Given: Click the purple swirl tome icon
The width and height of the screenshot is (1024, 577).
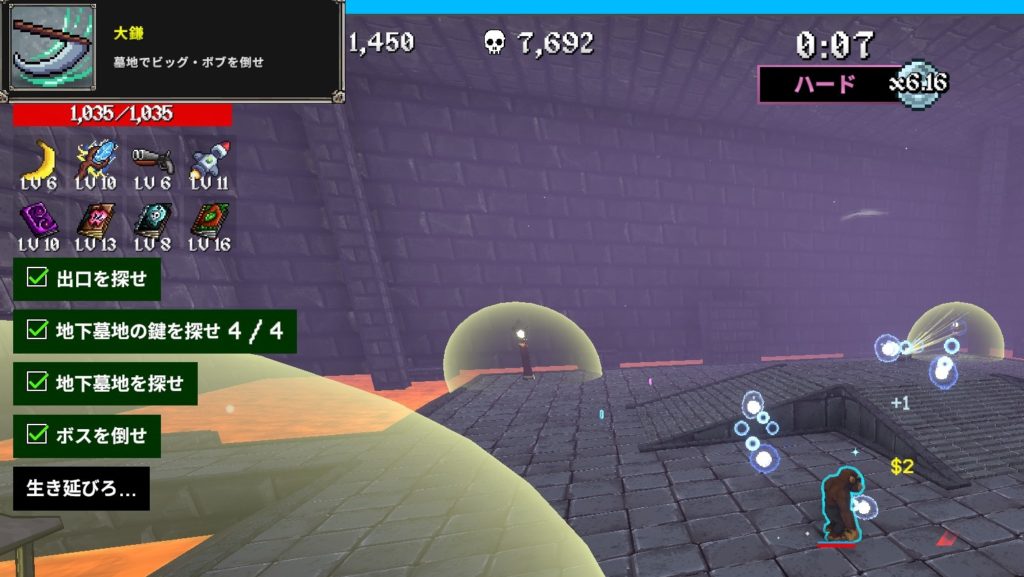Looking at the screenshot, I should pyautogui.click(x=40, y=220).
